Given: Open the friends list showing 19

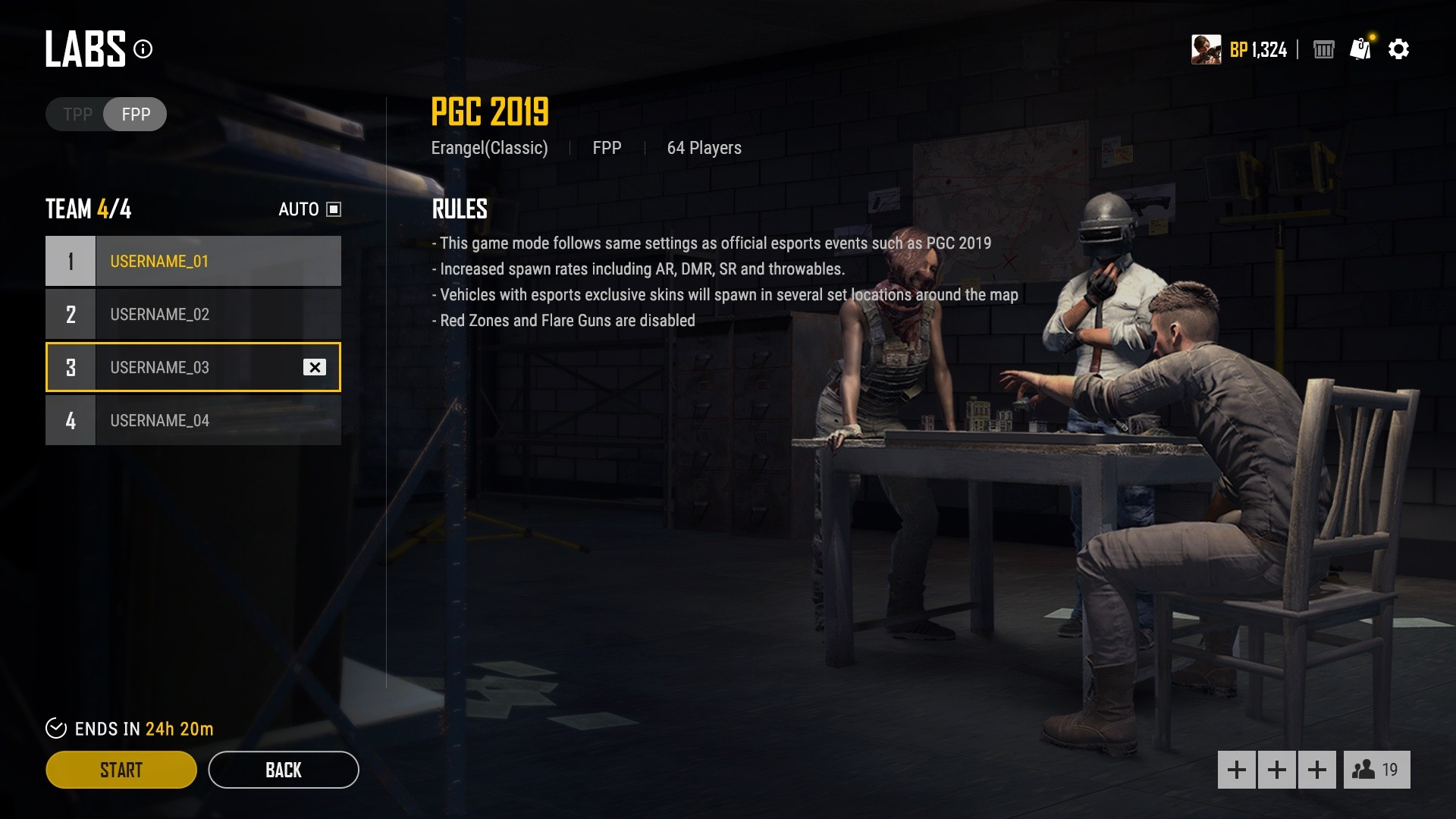Looking at the screenshot, I should point(1376,770).
